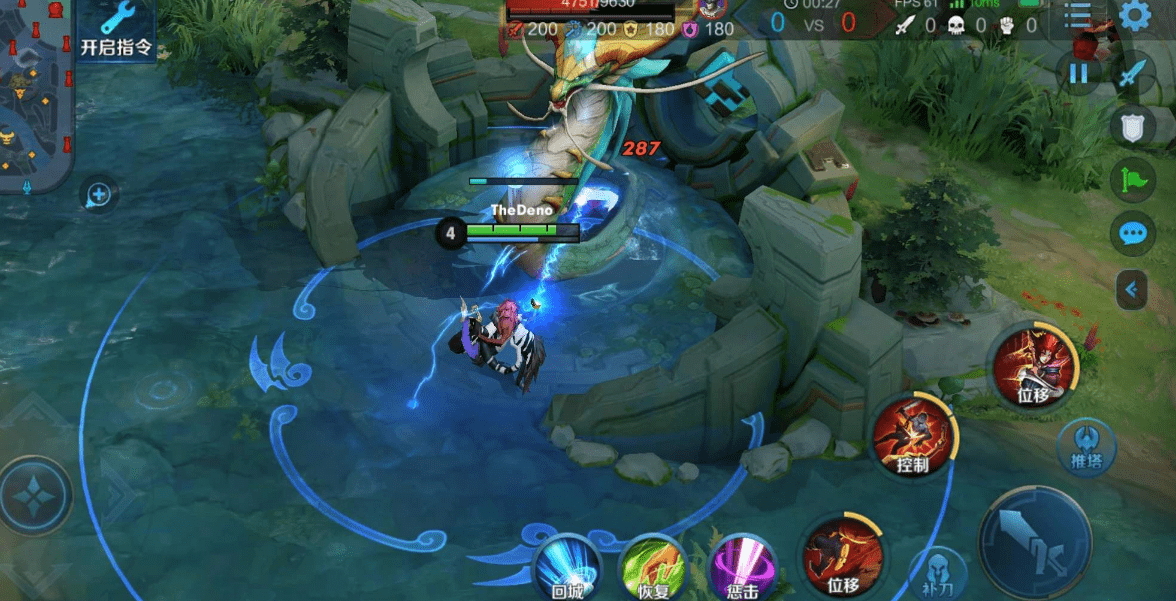Cast the 惩击 smite spell

742,567
